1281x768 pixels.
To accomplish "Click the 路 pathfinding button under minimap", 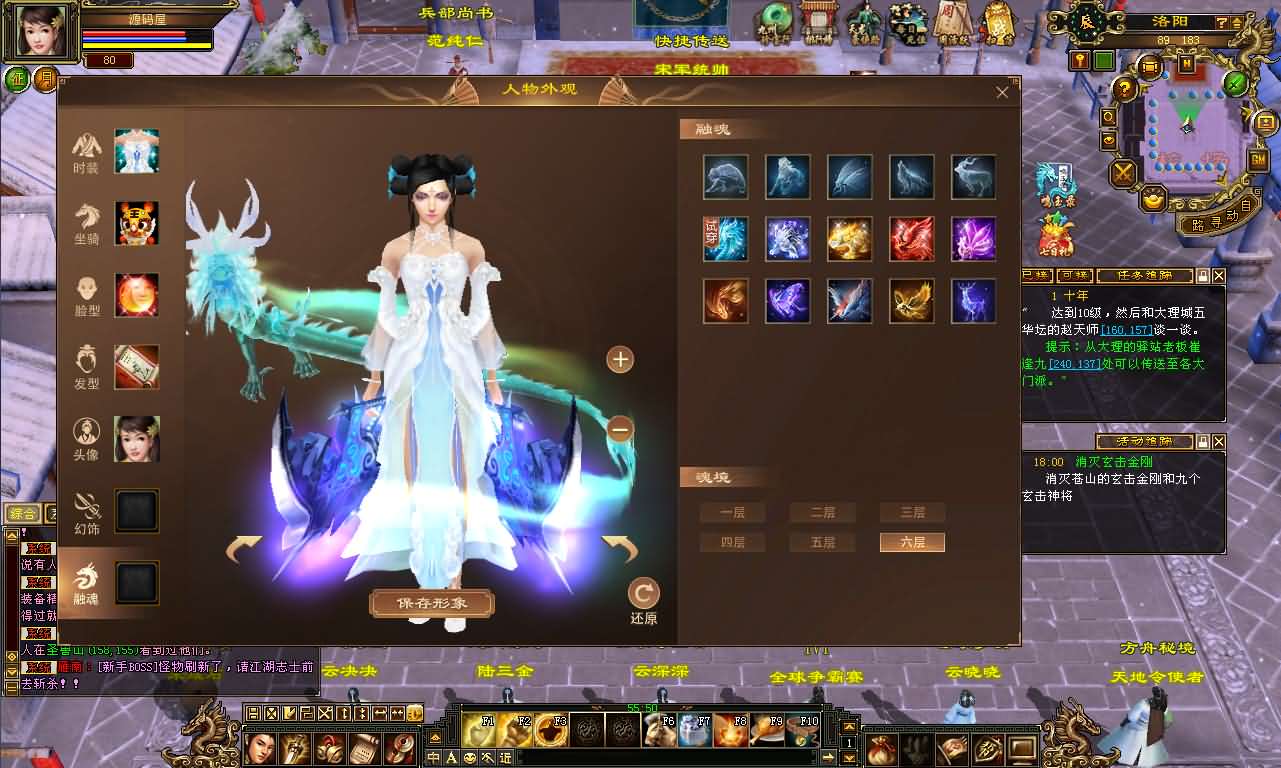I will pos(1193,224).
